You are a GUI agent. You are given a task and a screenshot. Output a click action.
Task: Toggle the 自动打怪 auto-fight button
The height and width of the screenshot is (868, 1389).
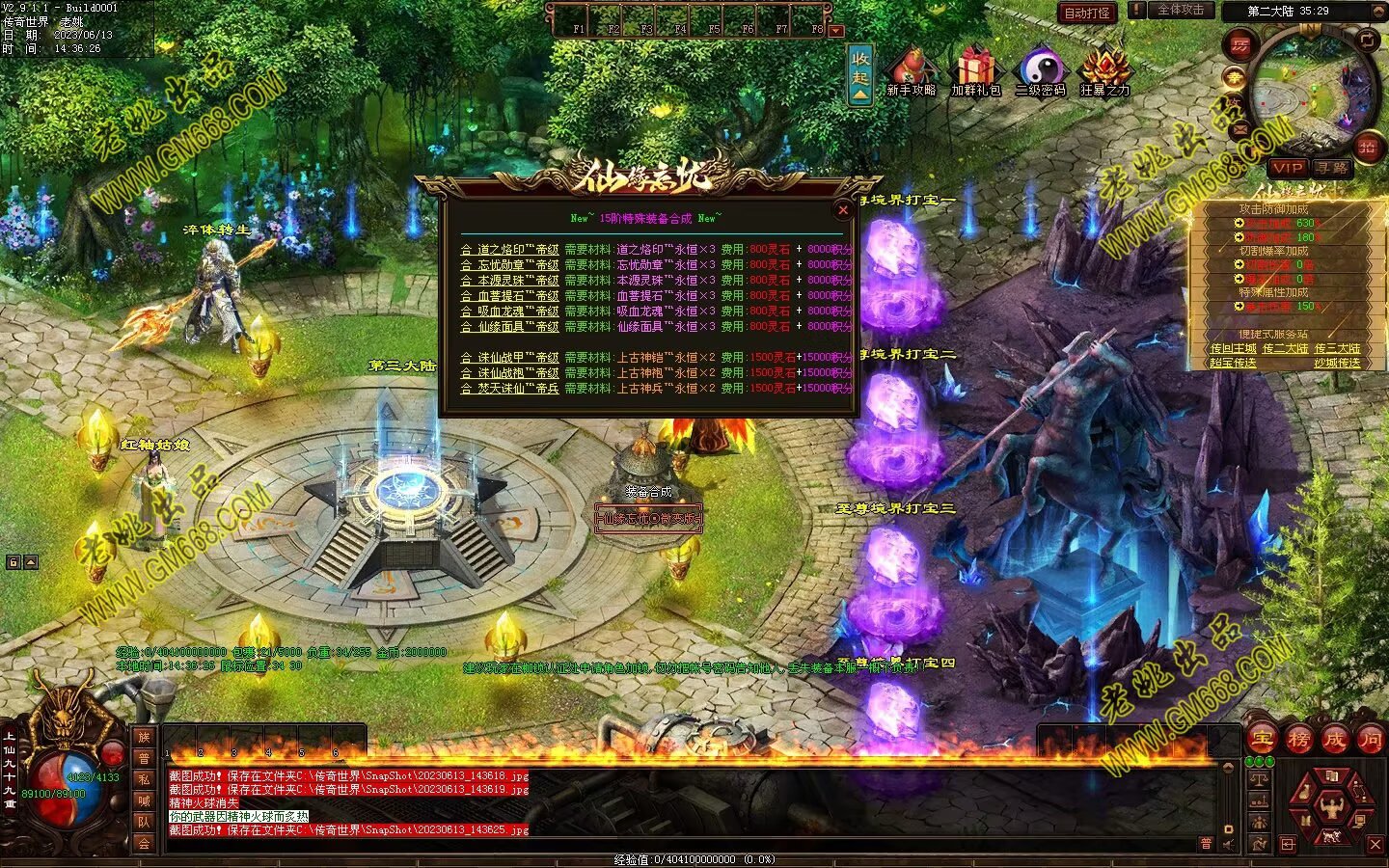tap(1087, 13)
